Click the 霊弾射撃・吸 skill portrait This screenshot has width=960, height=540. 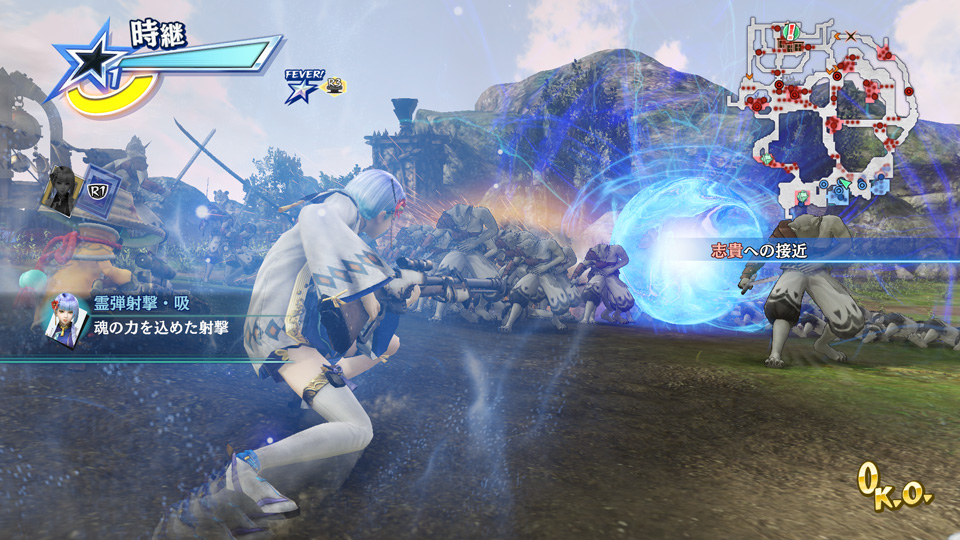coord(63,317)
